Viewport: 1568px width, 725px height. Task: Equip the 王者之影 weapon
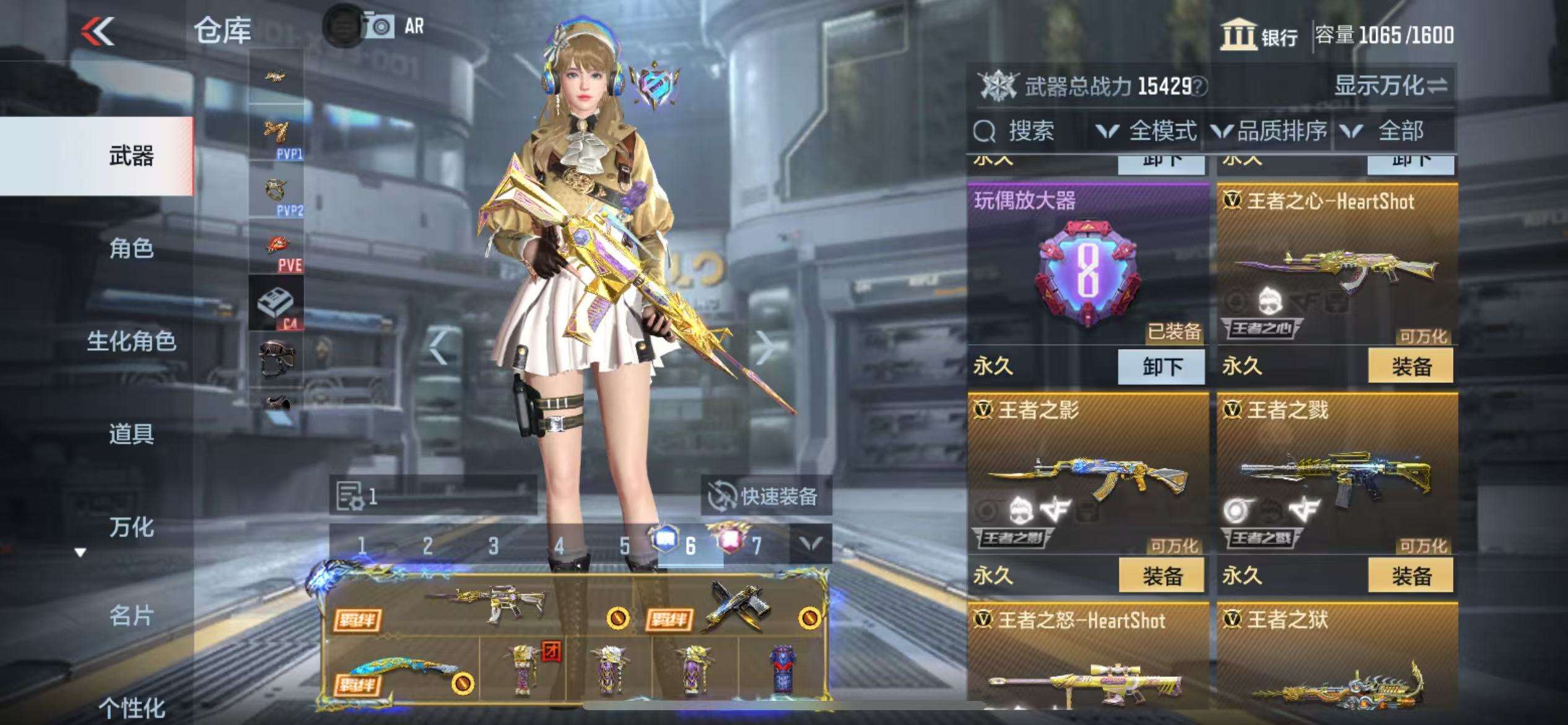tap(1161, 576)
